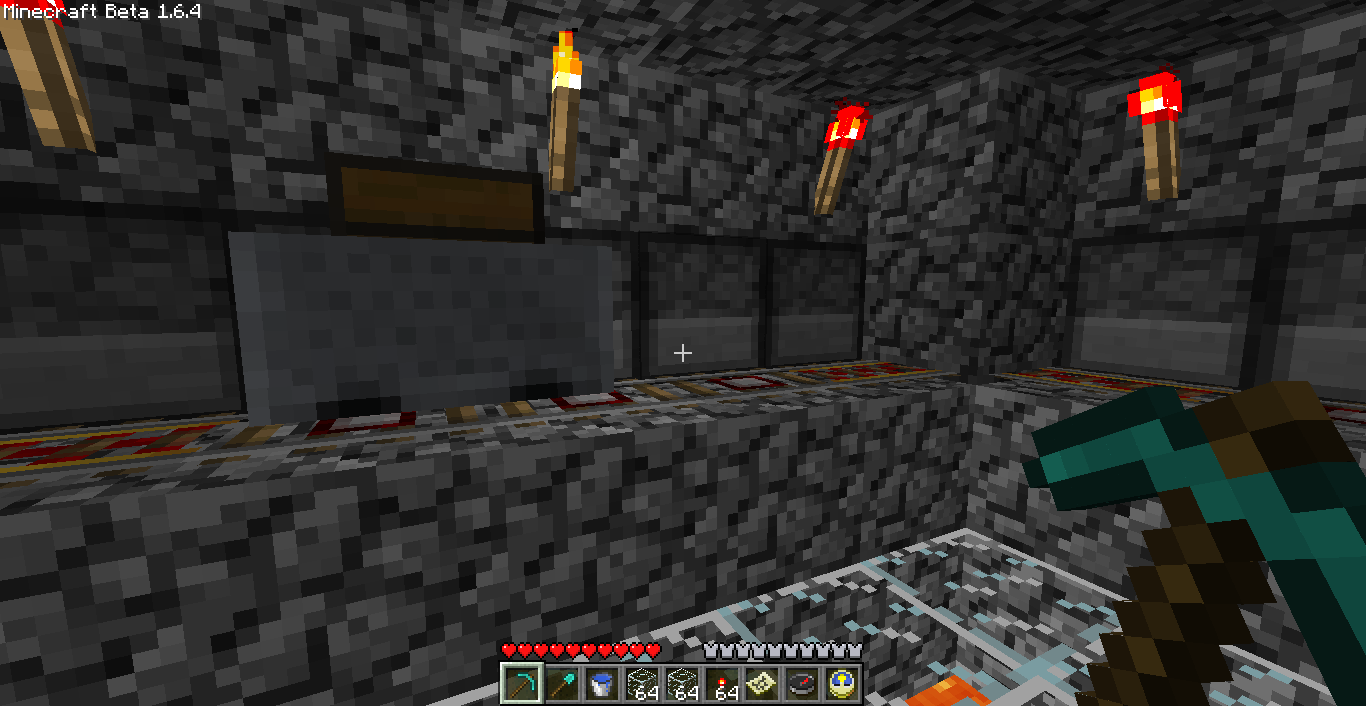Choose the water bucket in hotbar
The height and width of the screenshot is (706, 1366).
(x=601, y=685)
